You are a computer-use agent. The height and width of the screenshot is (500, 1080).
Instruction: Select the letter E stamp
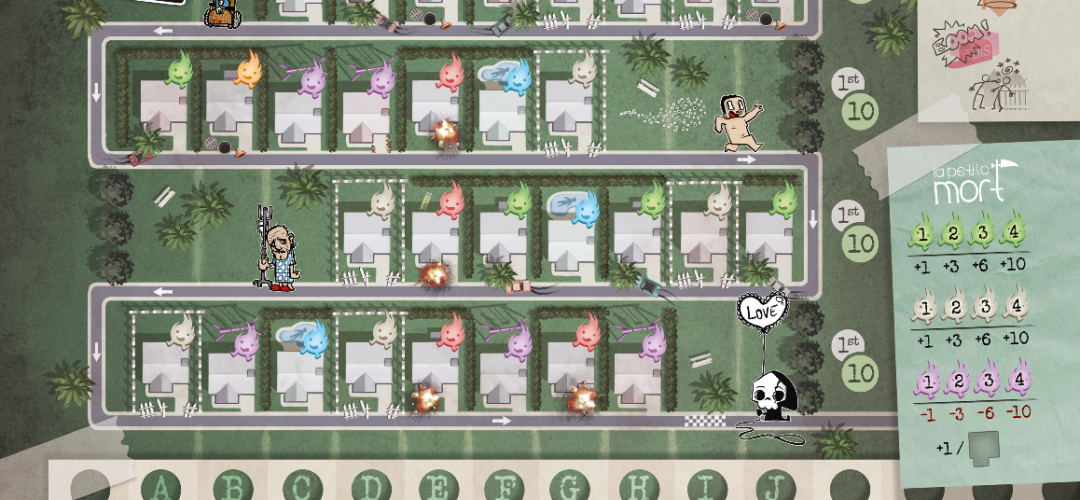click(441, 487)
